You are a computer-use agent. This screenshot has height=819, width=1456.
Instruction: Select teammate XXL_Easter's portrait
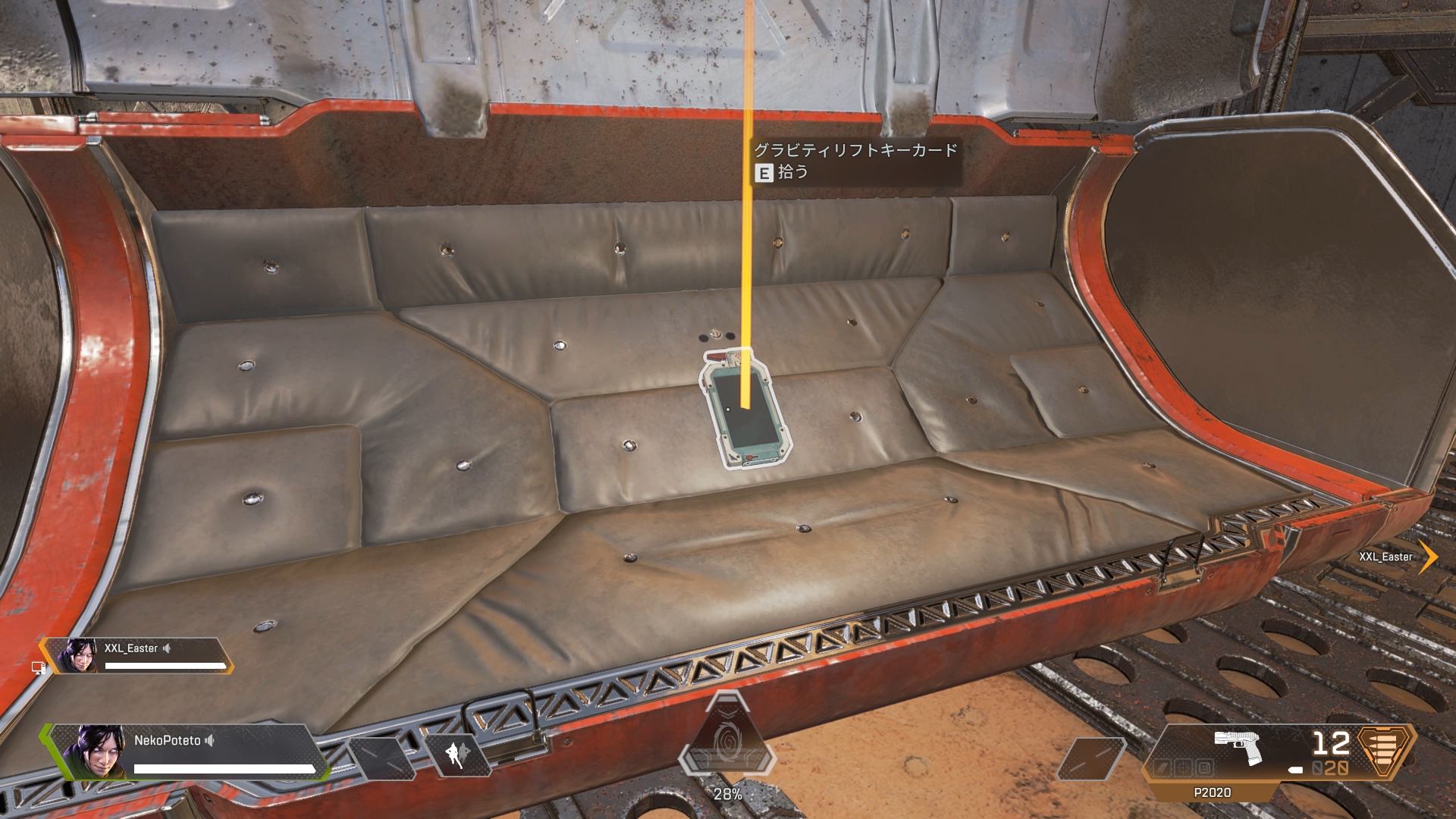[77, 656]
